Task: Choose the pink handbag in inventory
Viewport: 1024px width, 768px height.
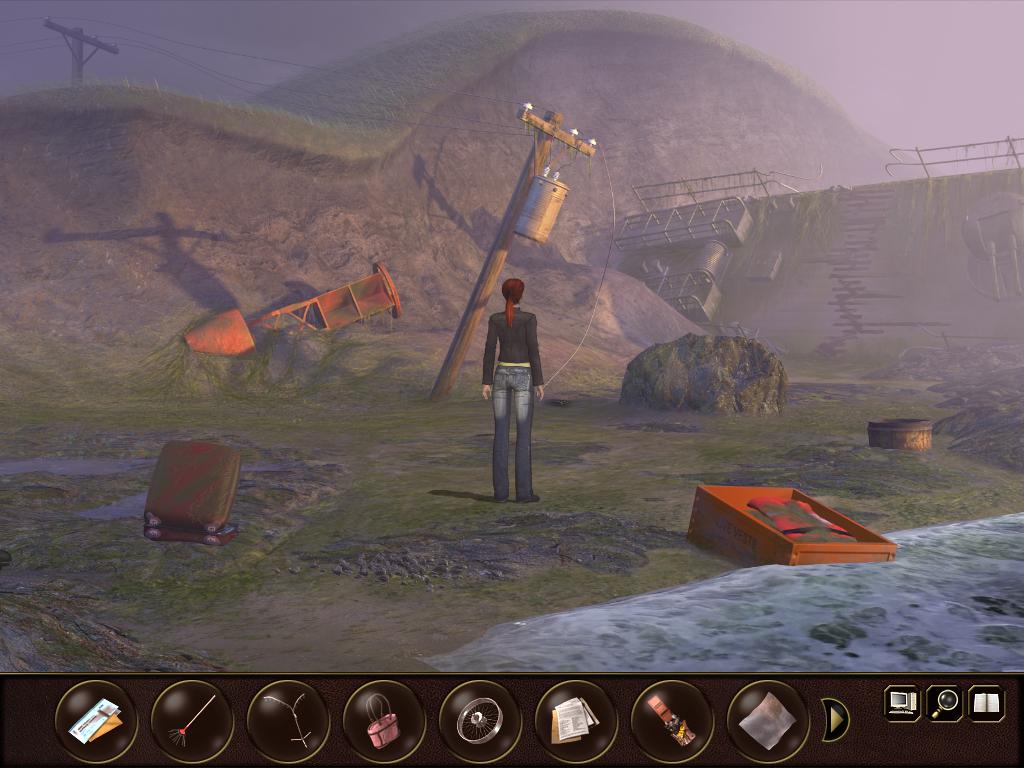Action: coord(384,721)
